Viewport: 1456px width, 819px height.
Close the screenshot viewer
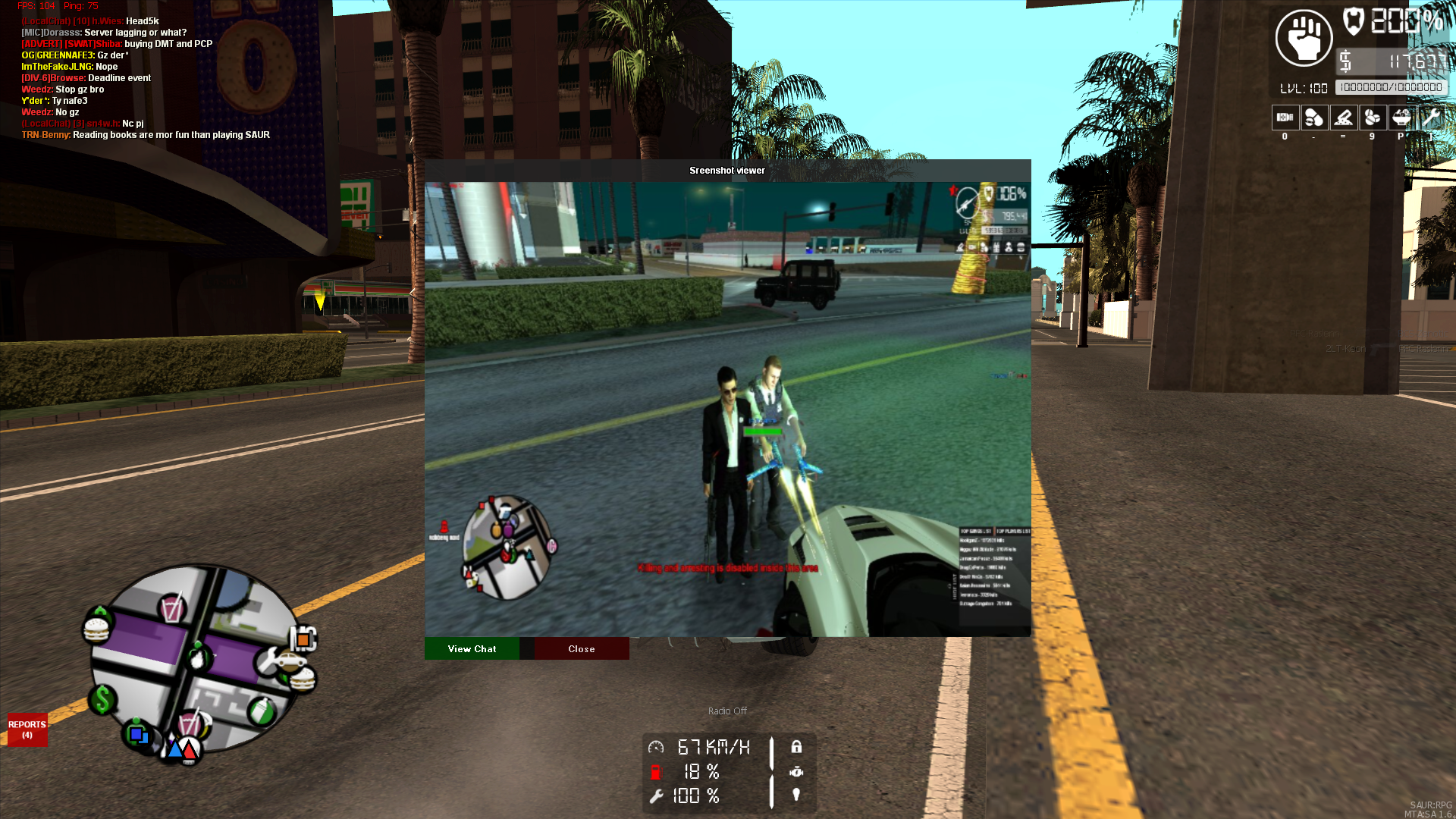pos(582,649)
